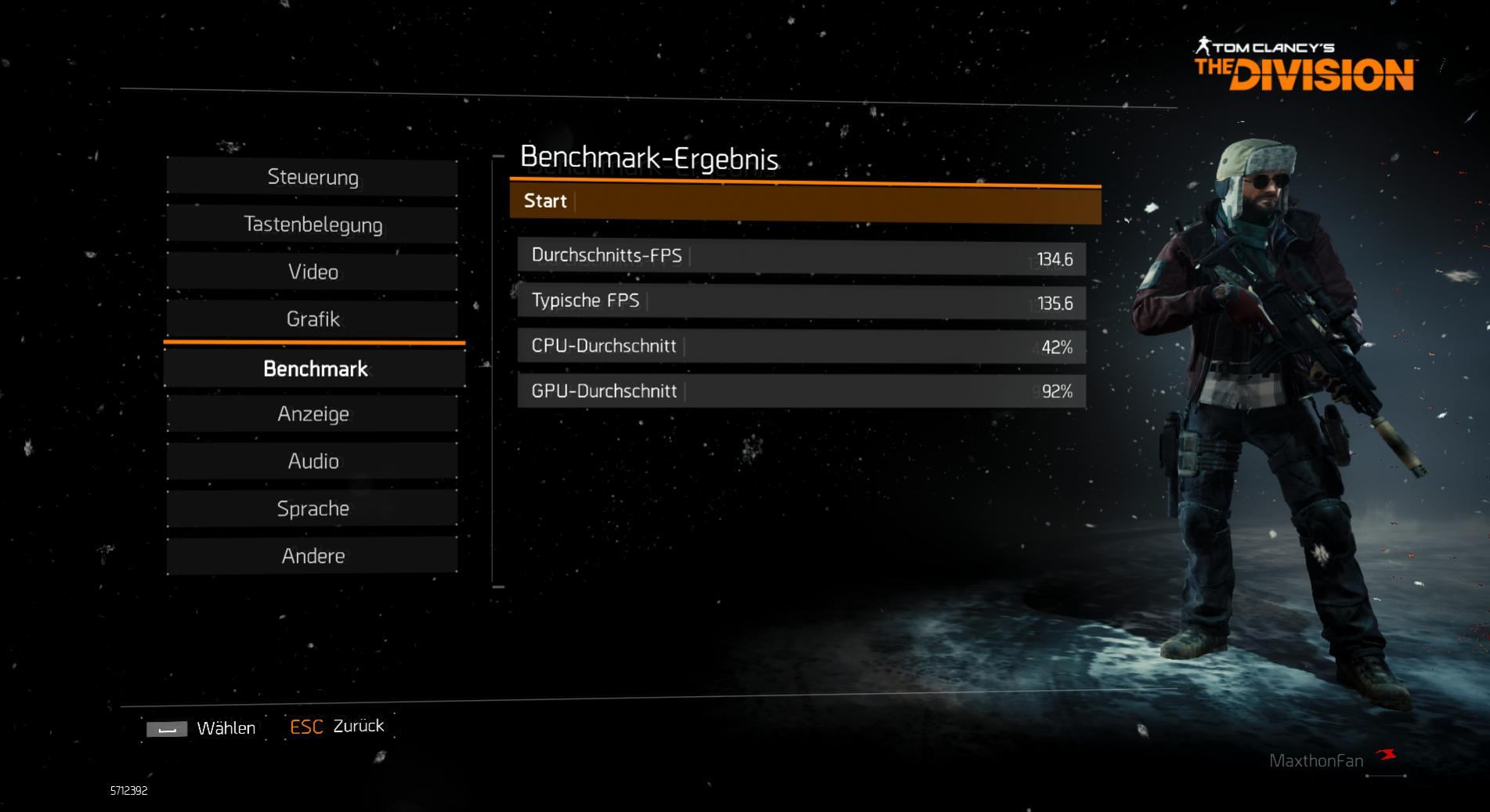
Task: Select the Durchschnitts-FPS result row
Action: (801, 257)
